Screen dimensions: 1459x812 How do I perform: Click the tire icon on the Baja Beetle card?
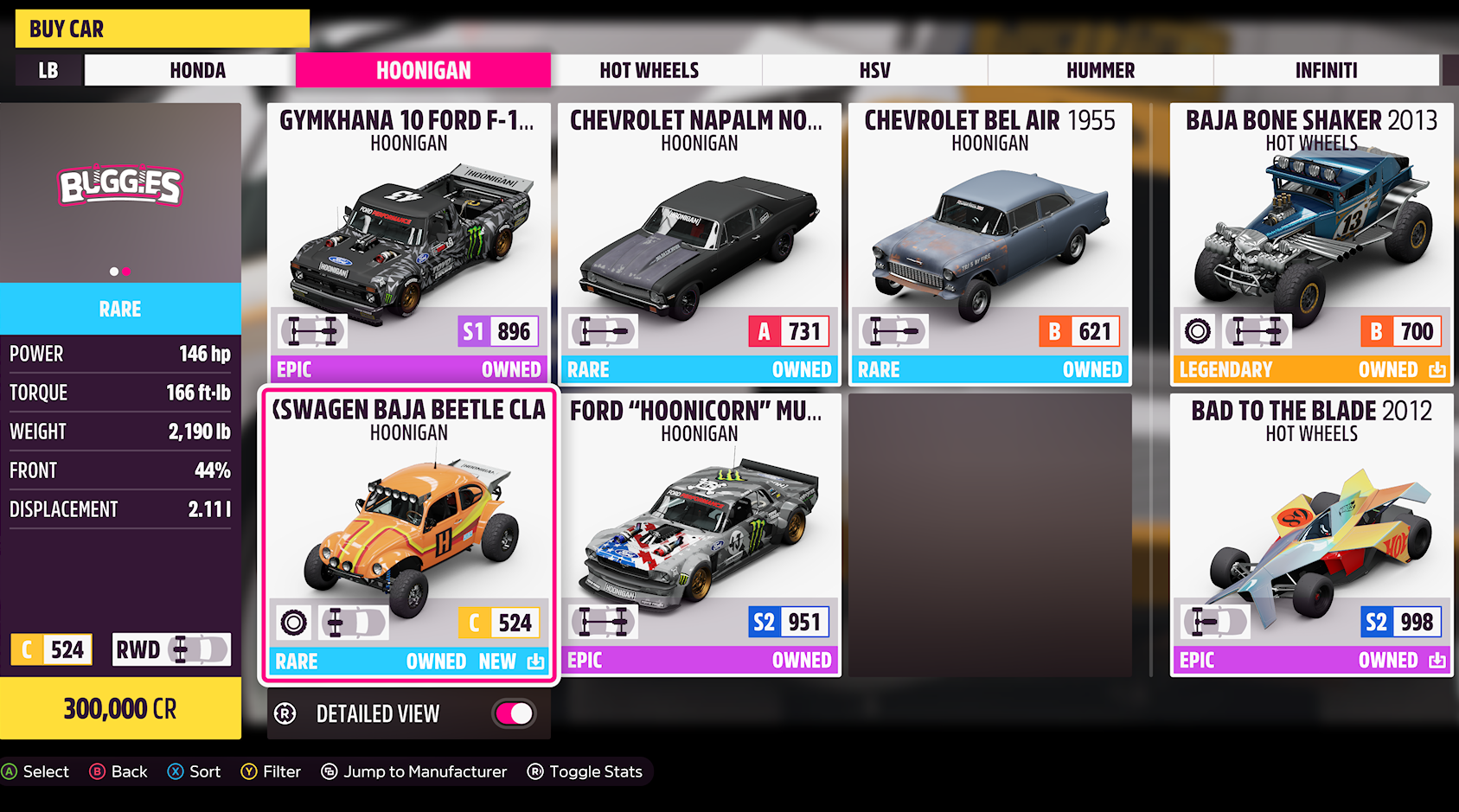pos(294,622)
